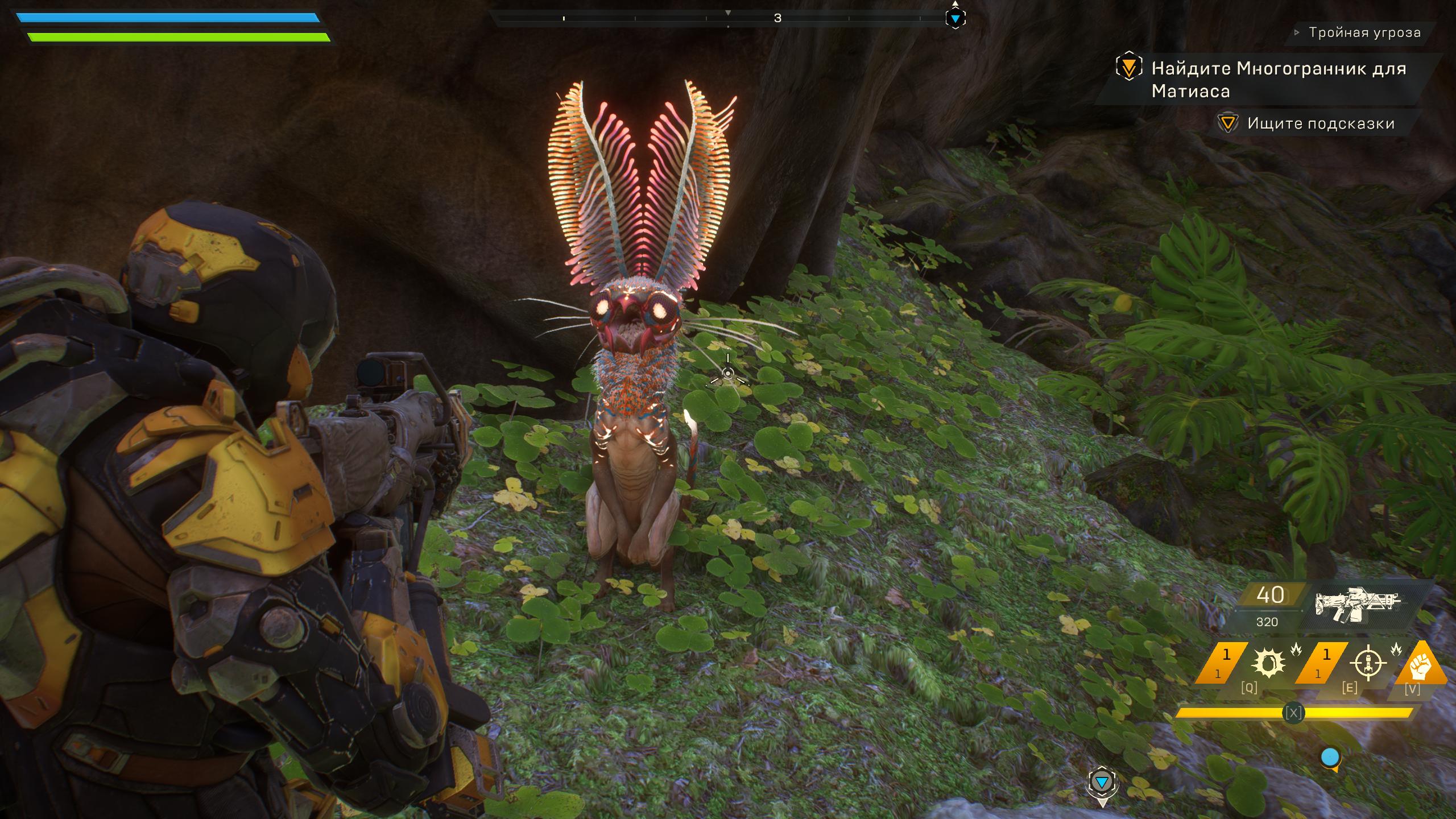Select the 'Ищите подсказки' sub-objective
This screenshot has width=1456, height=819.
1320,123
